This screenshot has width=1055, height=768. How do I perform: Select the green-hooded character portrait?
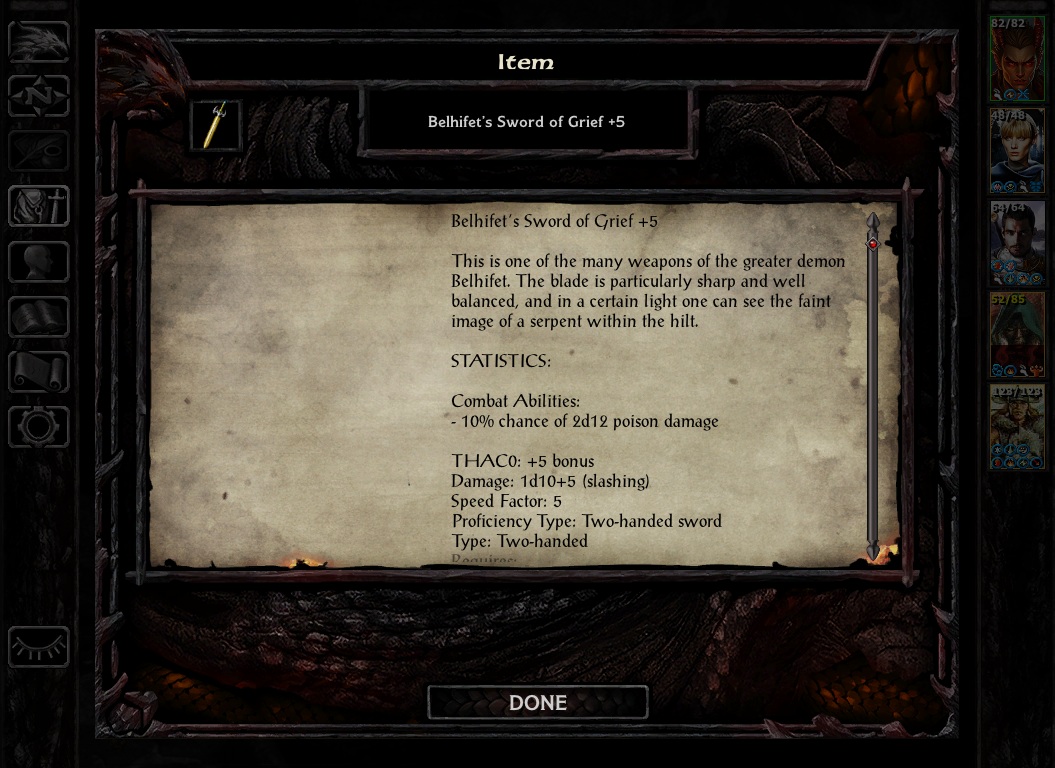pos(1017,334)
